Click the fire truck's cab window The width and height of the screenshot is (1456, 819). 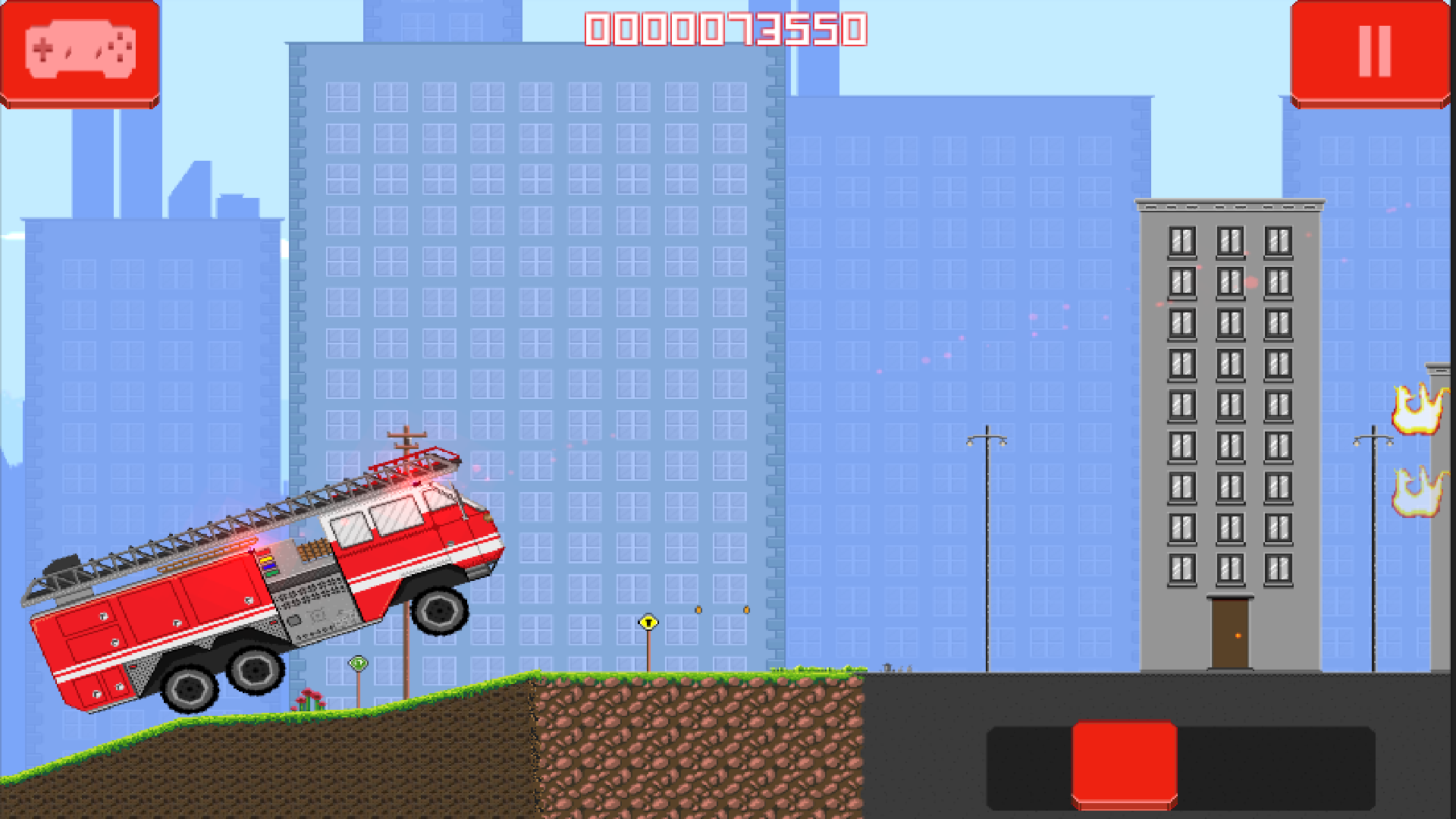click(x=394, y=516)
